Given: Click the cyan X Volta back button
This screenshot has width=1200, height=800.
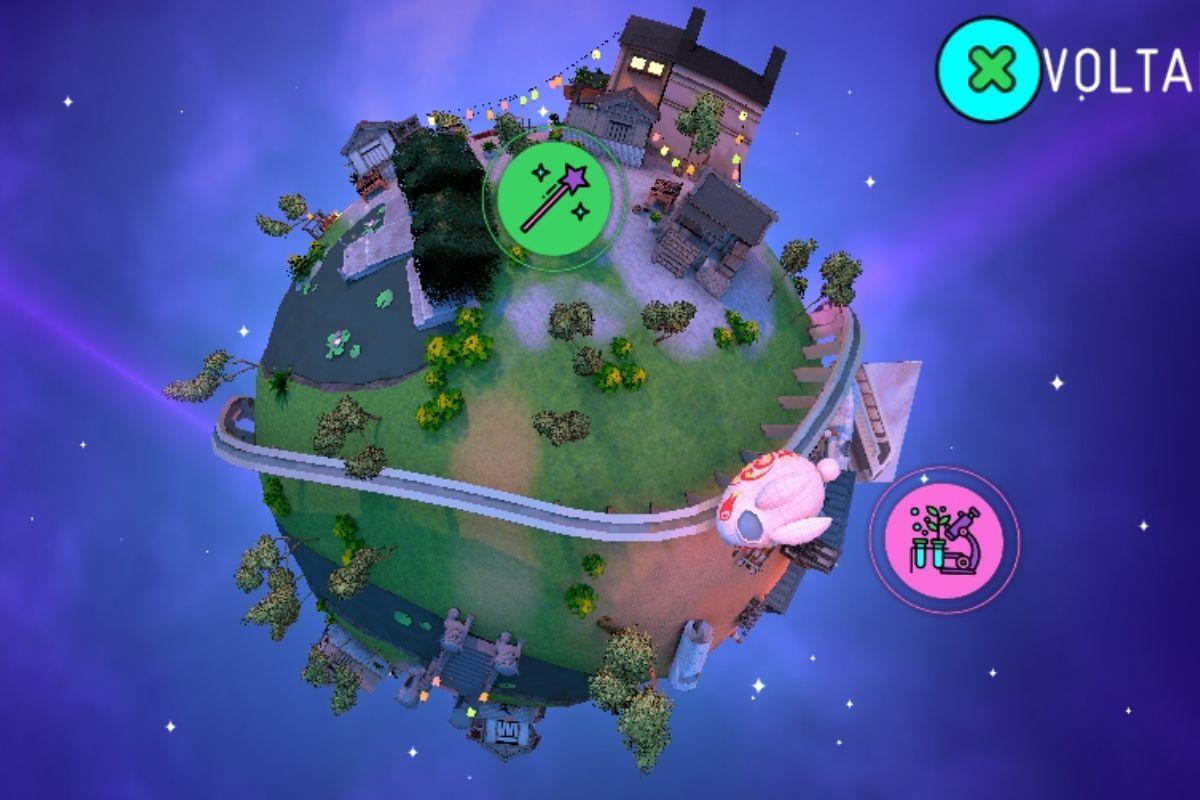Looking at the screenshot, I should pyautogui.click(x=986, y=68).
